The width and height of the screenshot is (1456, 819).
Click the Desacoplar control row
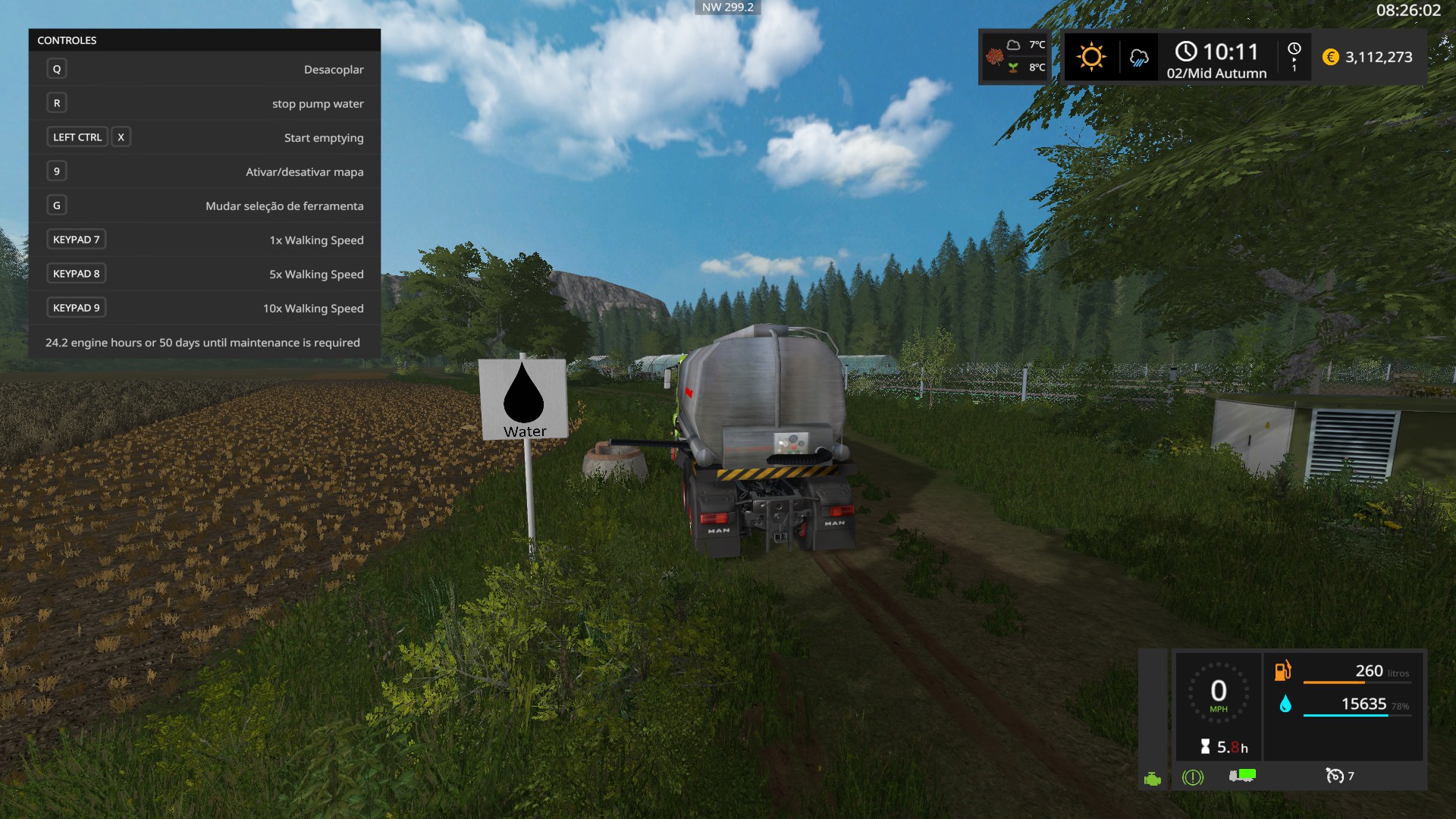click(x=205, y=69)
